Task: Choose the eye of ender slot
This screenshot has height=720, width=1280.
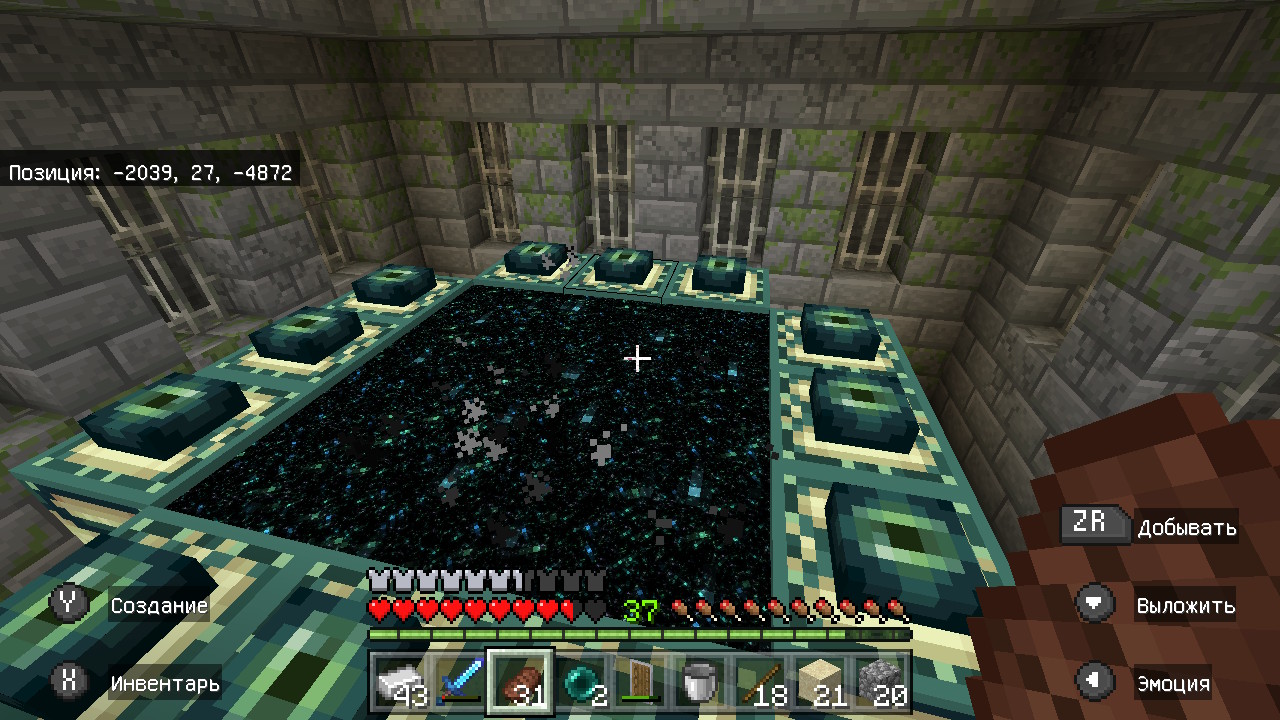Action: [x=580, y=683]
